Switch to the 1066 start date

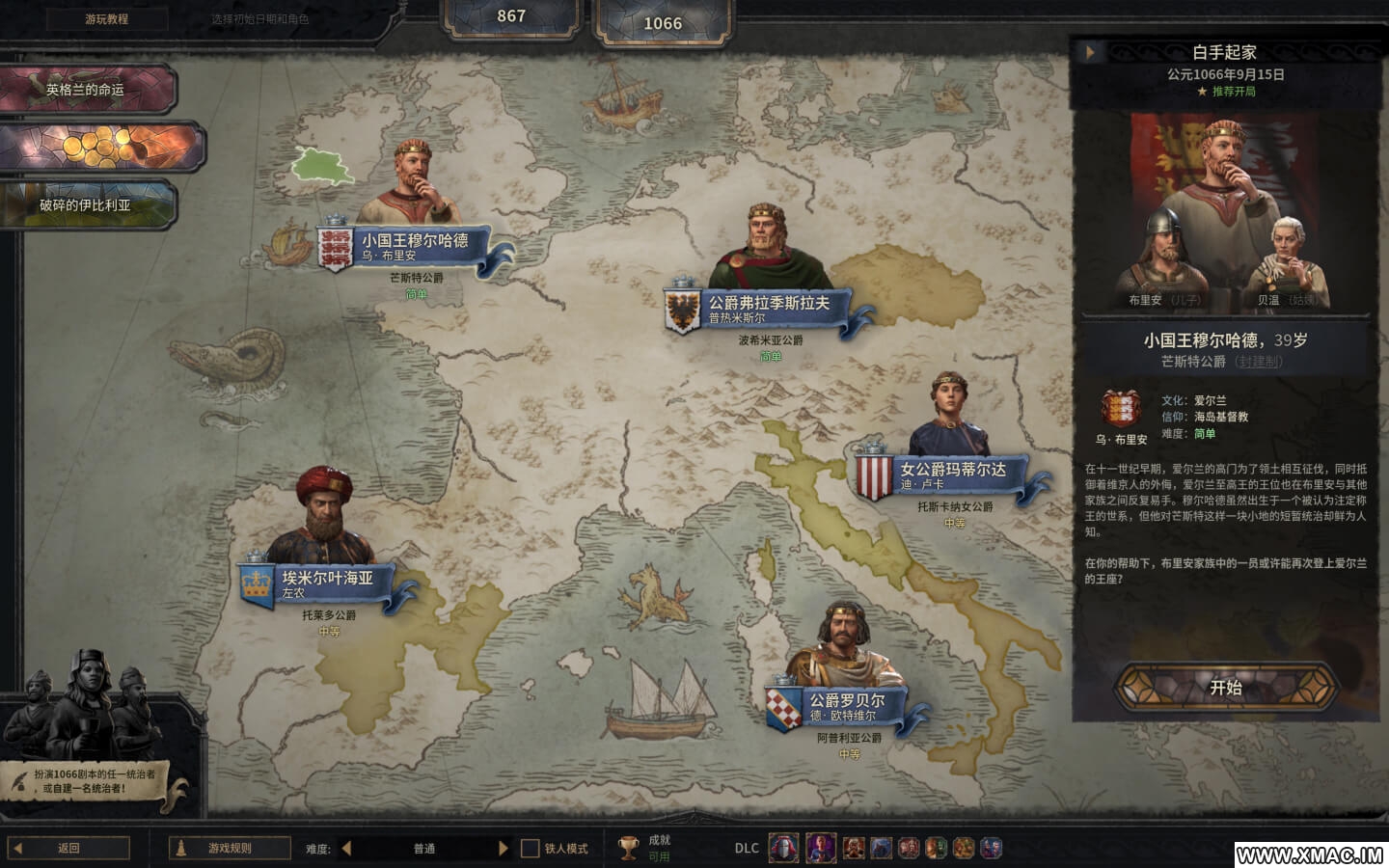tap(663, 23)
